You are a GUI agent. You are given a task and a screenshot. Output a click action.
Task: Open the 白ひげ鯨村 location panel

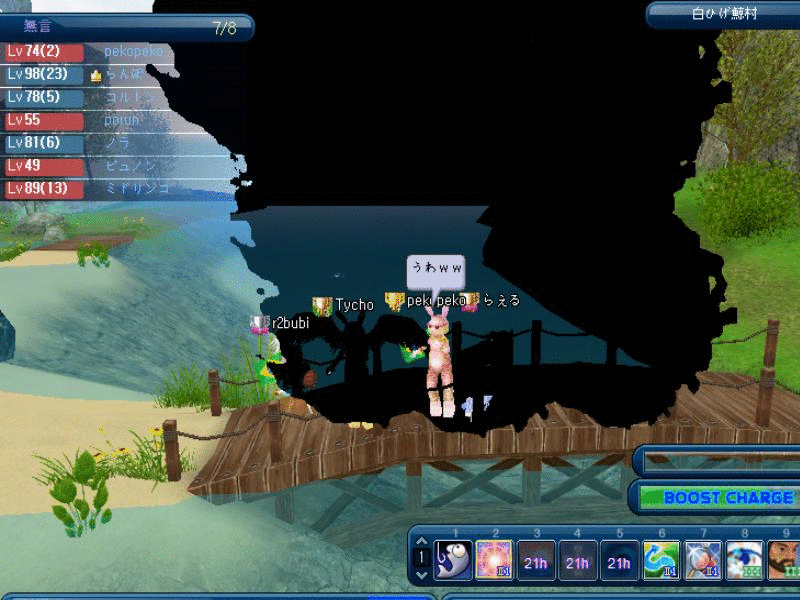point(724,14)
